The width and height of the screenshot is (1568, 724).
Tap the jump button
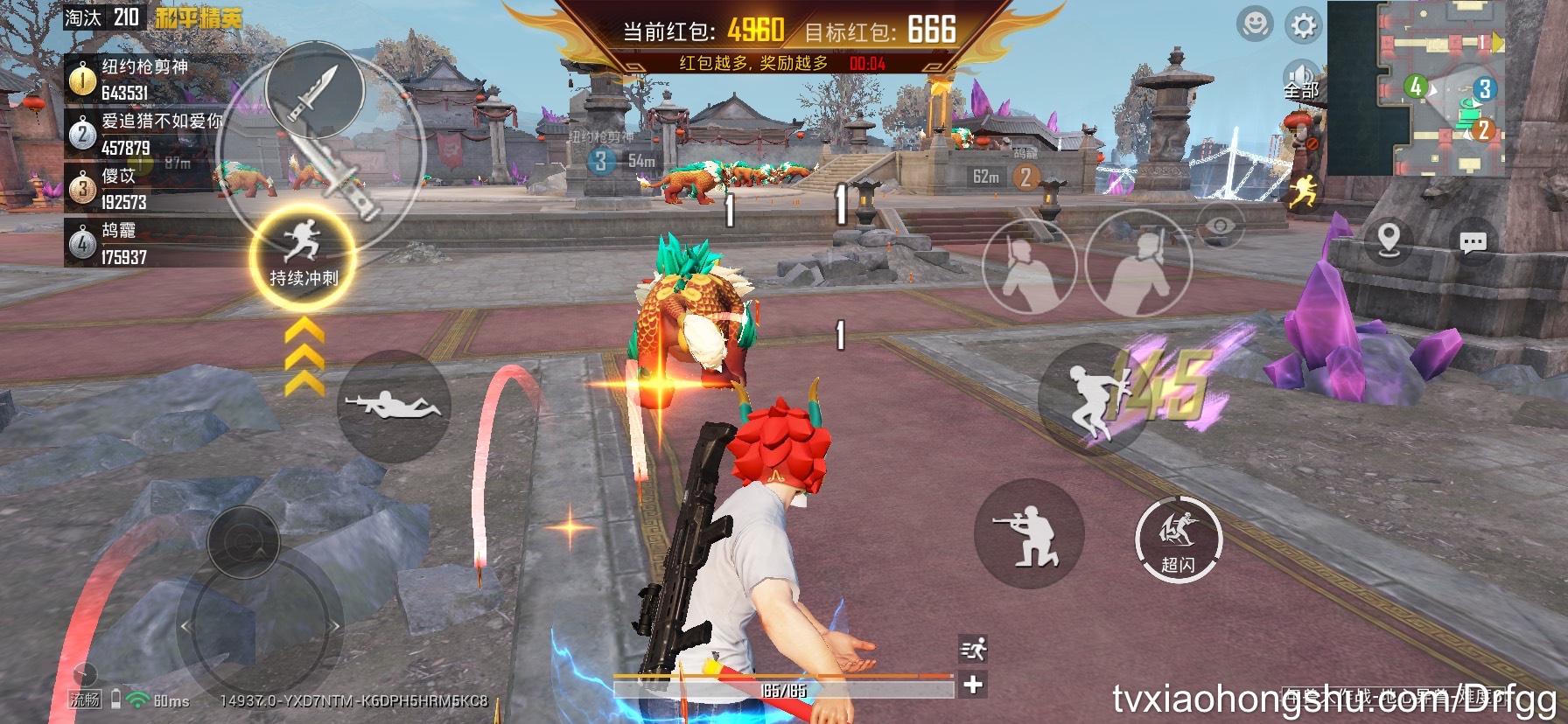[1094, 399]
